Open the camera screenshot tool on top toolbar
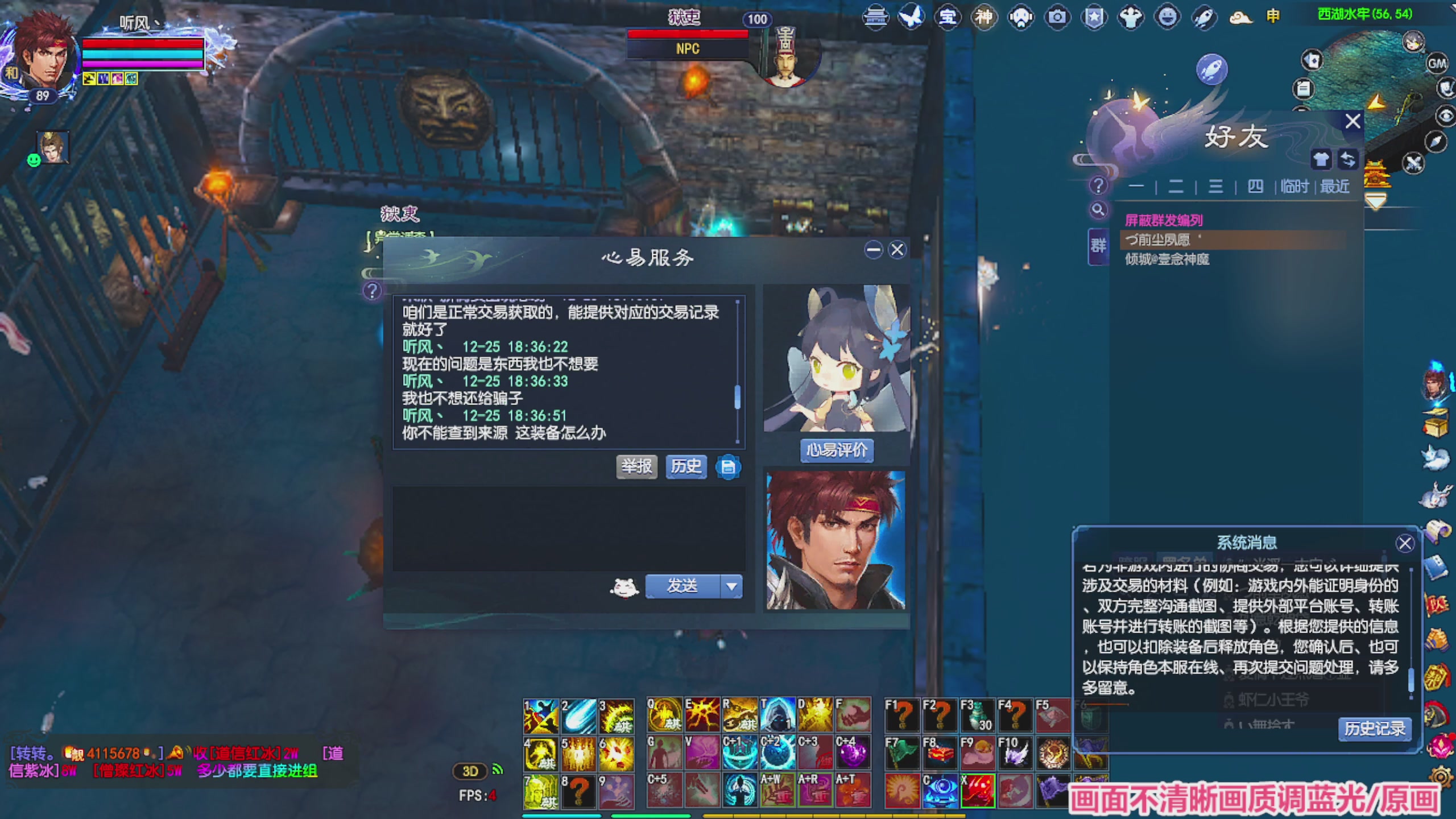 [1057, 17]
